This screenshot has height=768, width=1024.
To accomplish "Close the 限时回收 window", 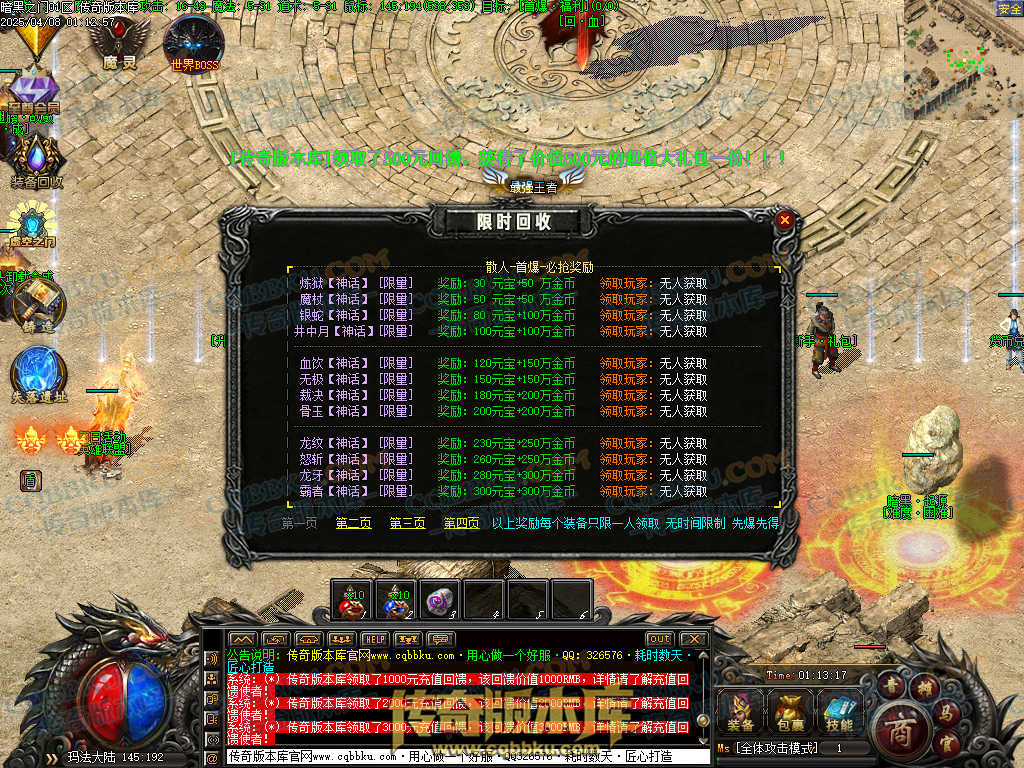I will point(785,220).
